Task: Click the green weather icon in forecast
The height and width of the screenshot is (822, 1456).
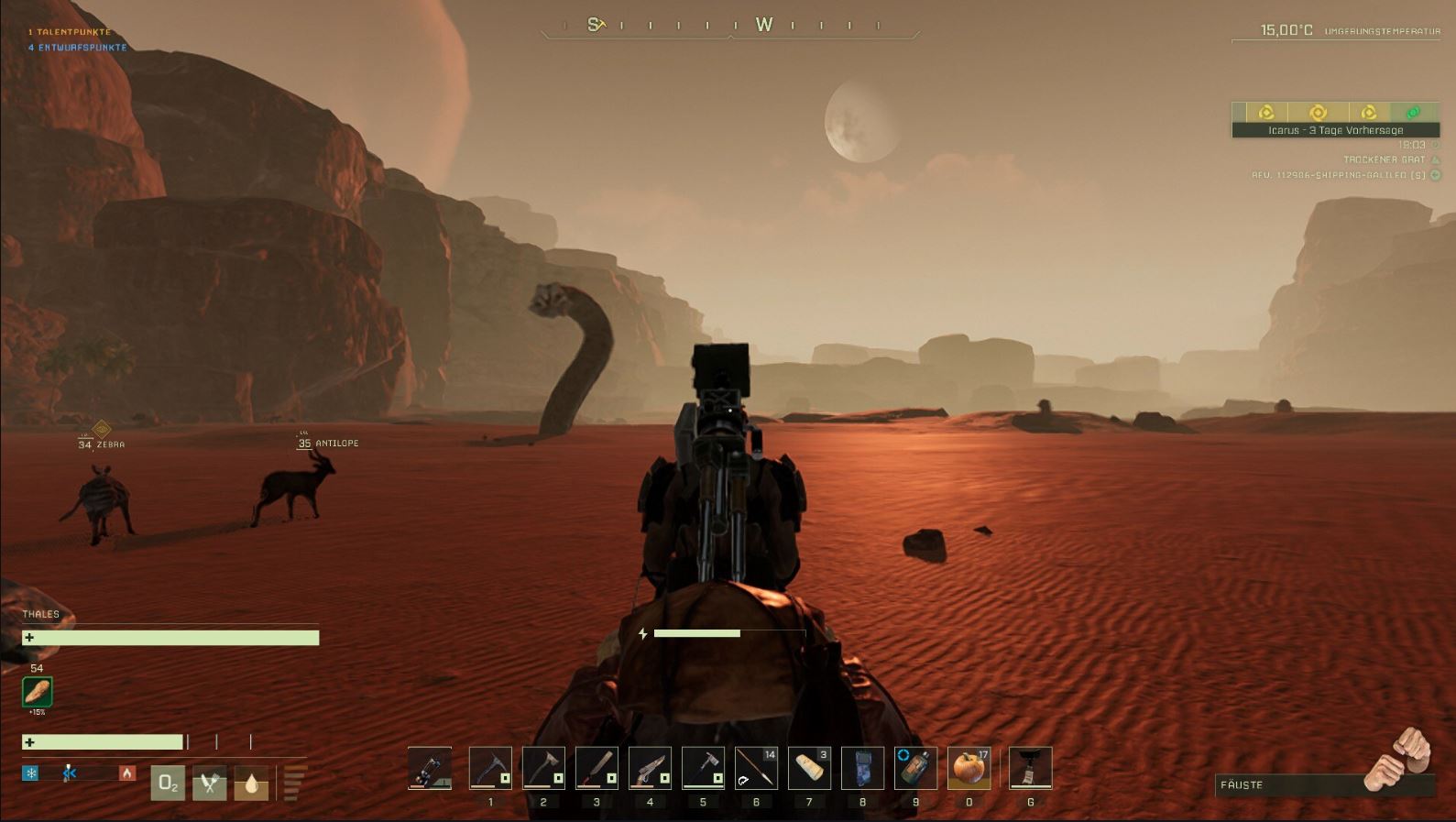Action: pyautogui.click(x=1413, y=112)
